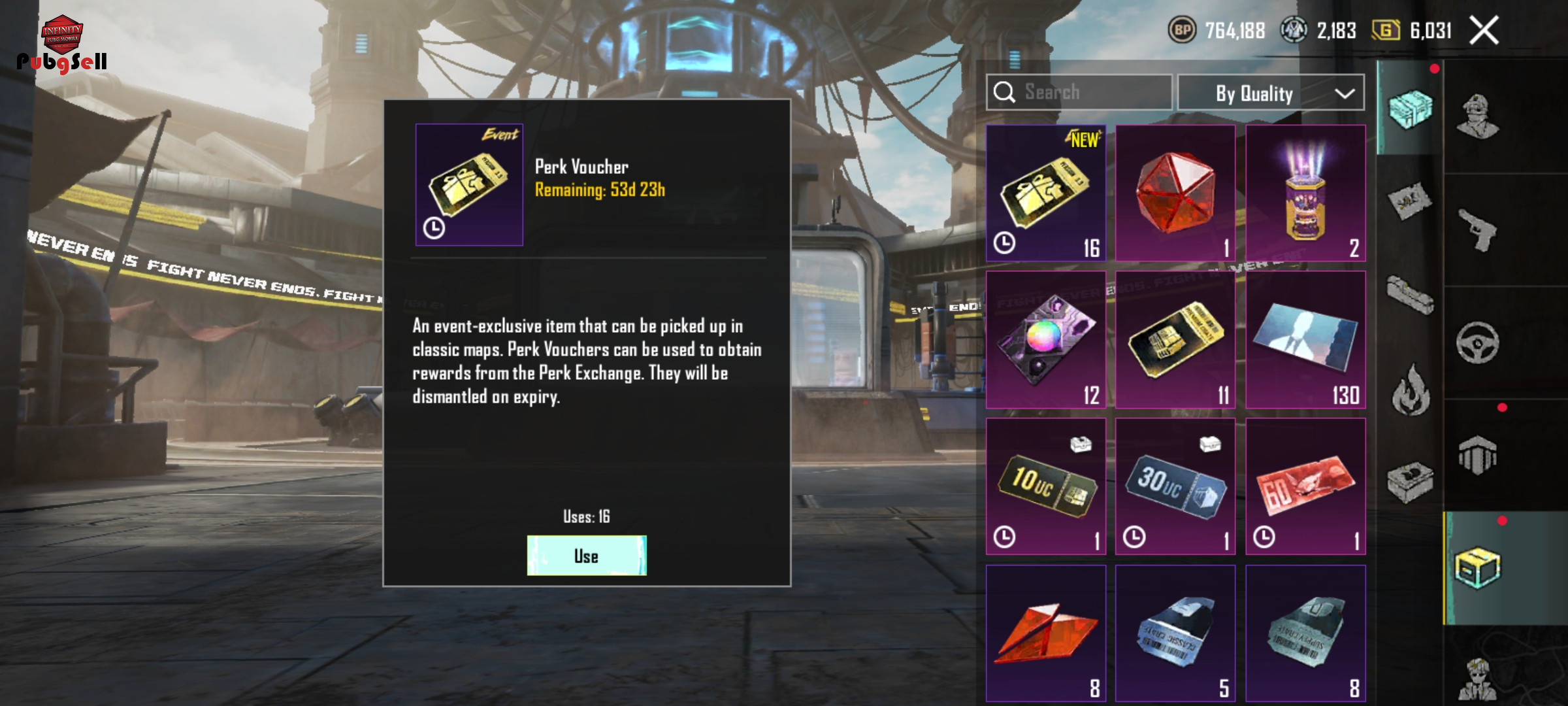Viewport: 1568px width, 706px height.
Task: Pick the 30 UC voucher
Action: point(1175,486)
